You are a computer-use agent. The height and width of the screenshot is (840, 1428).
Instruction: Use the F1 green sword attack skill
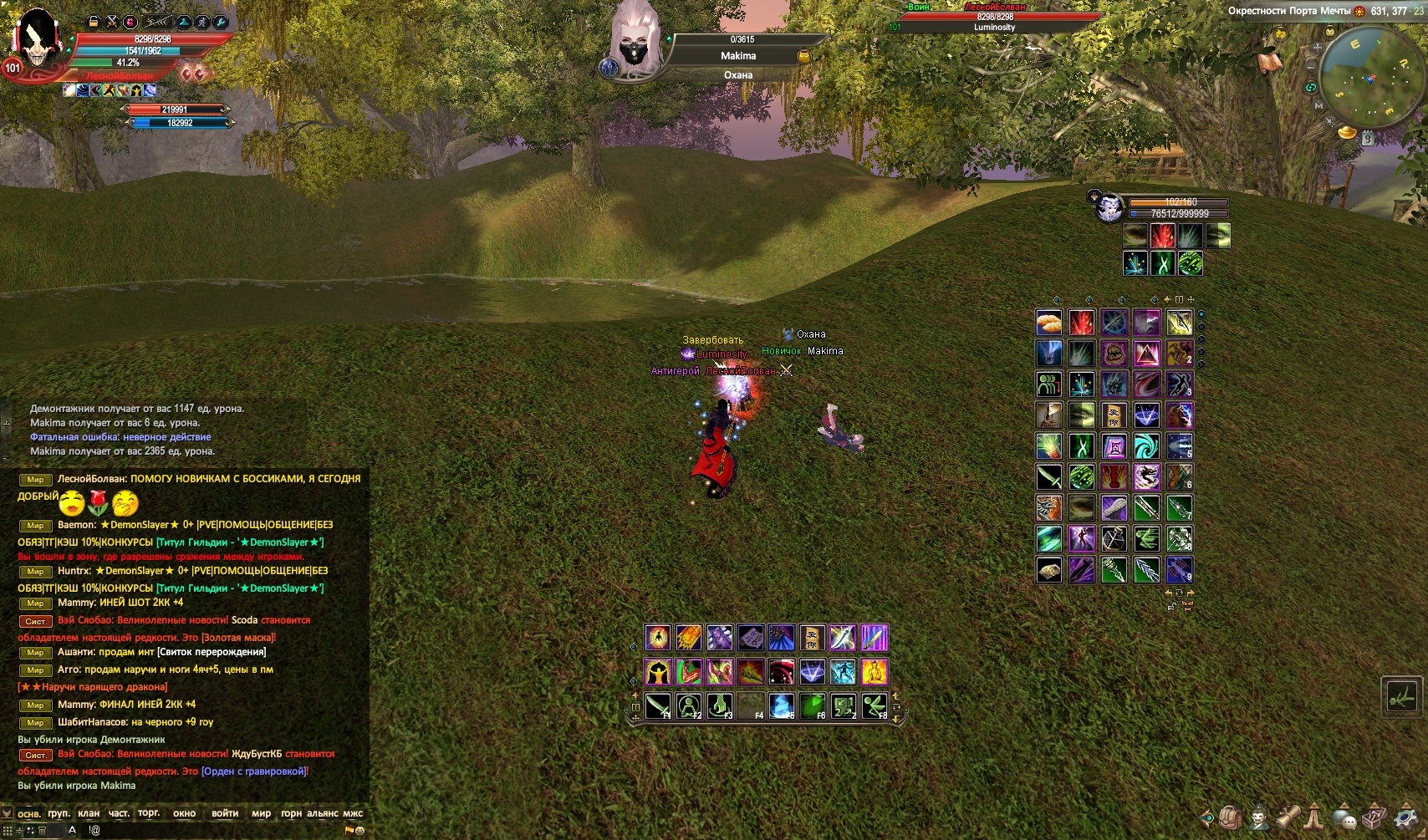coord(658,706)
